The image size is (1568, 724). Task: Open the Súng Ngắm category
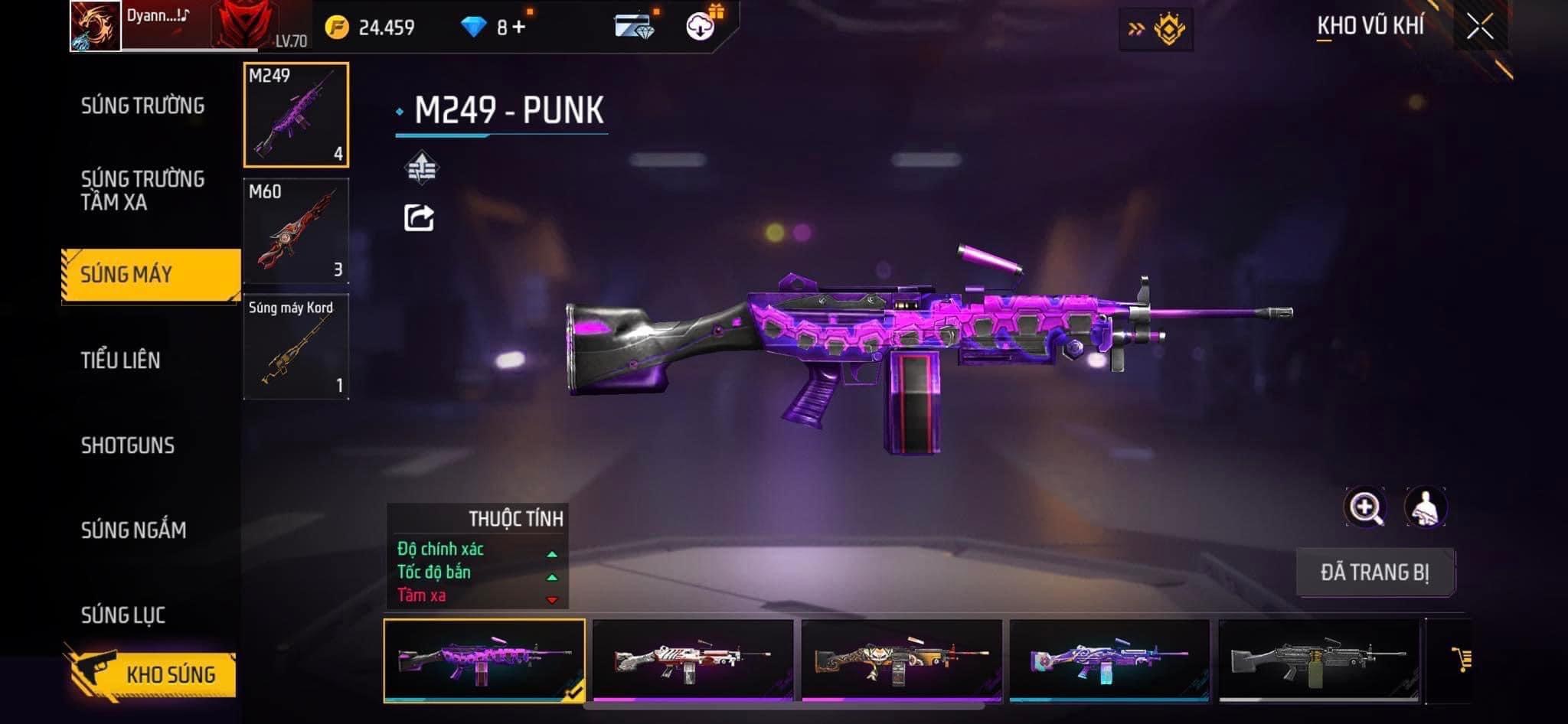pos(134,530)
